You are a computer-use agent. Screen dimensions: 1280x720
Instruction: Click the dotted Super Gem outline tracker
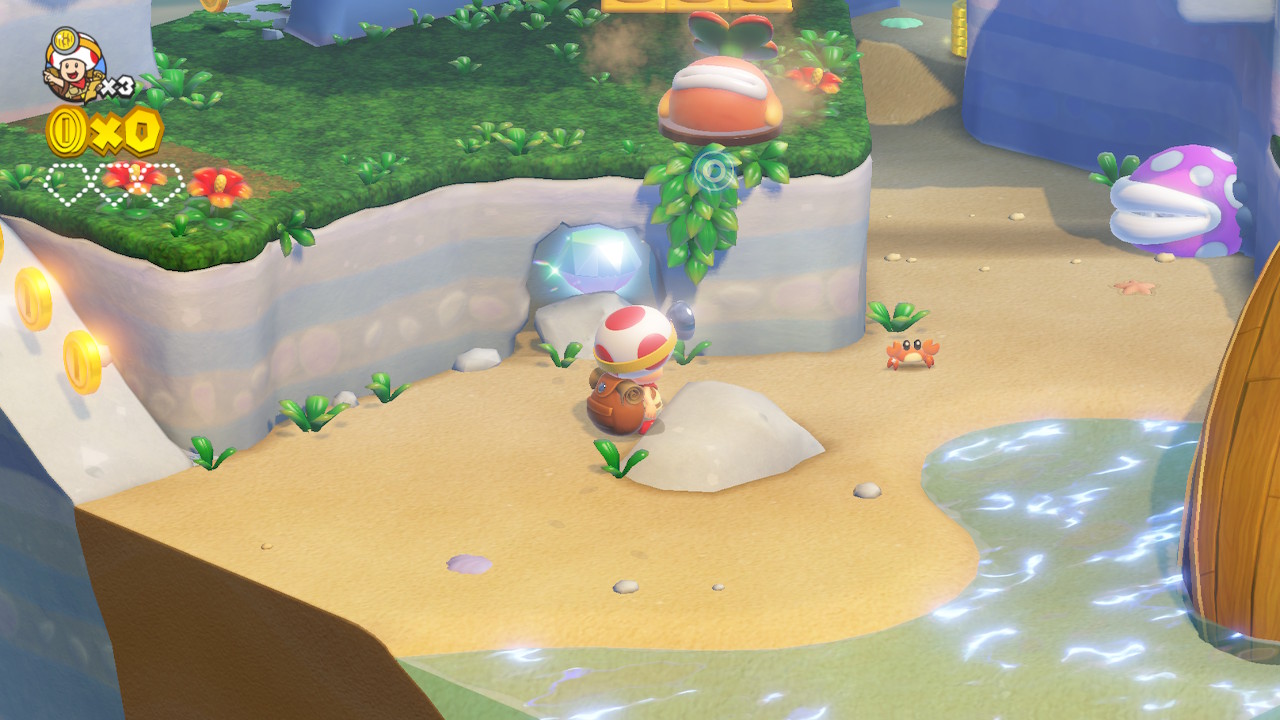(x=115, y=185)
